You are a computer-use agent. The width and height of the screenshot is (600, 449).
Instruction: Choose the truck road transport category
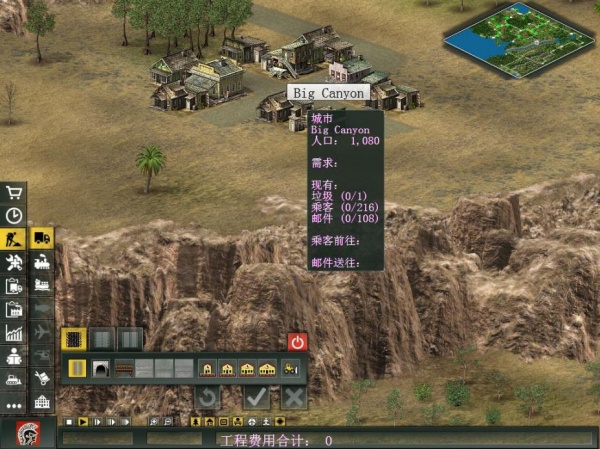(42, 238)
